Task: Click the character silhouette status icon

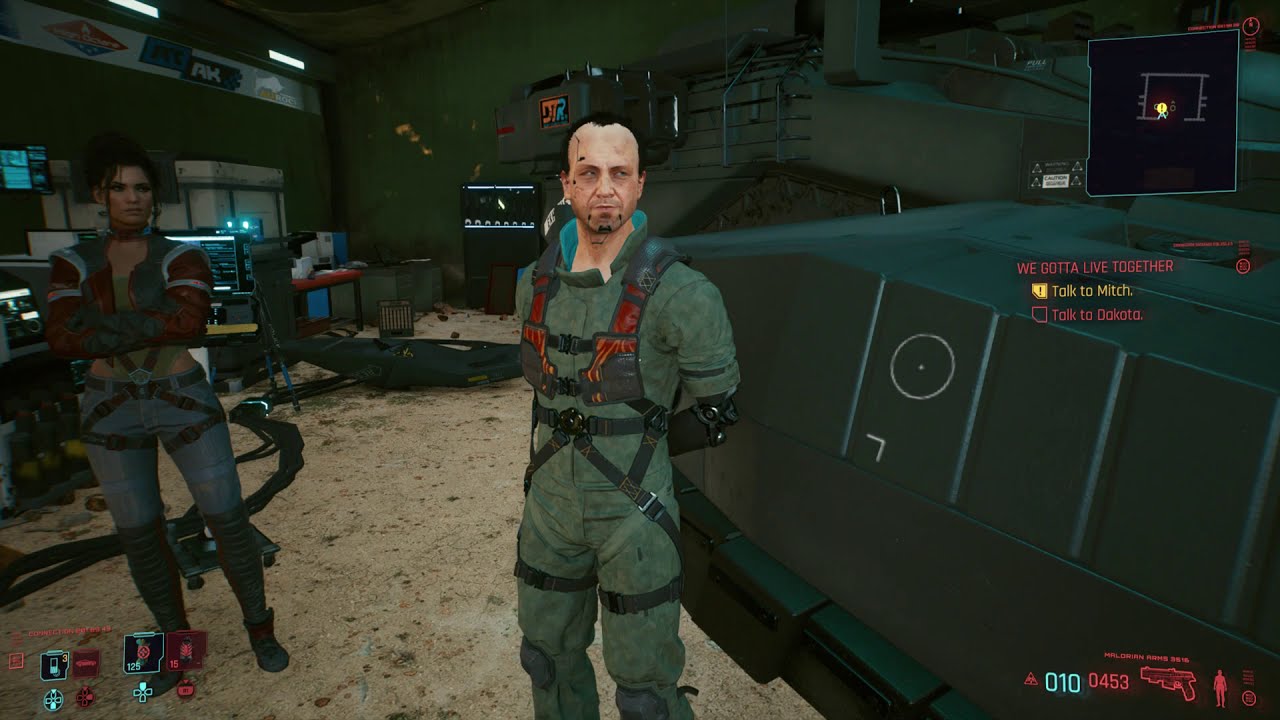Action: pyautogui.click(x=1220, y=687)
